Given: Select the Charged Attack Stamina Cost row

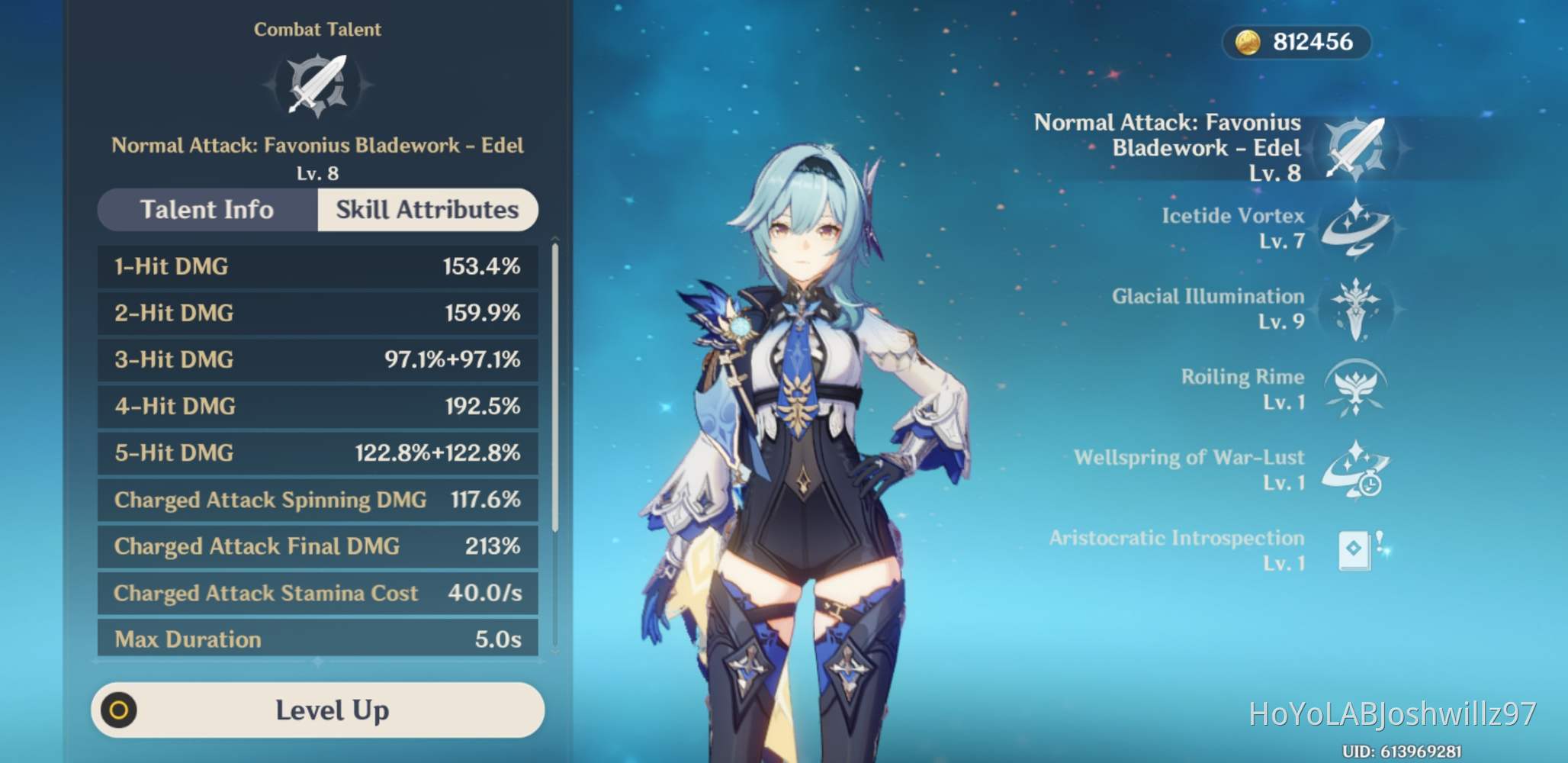Looking at the screenshot, I should [x=316, y=593].
